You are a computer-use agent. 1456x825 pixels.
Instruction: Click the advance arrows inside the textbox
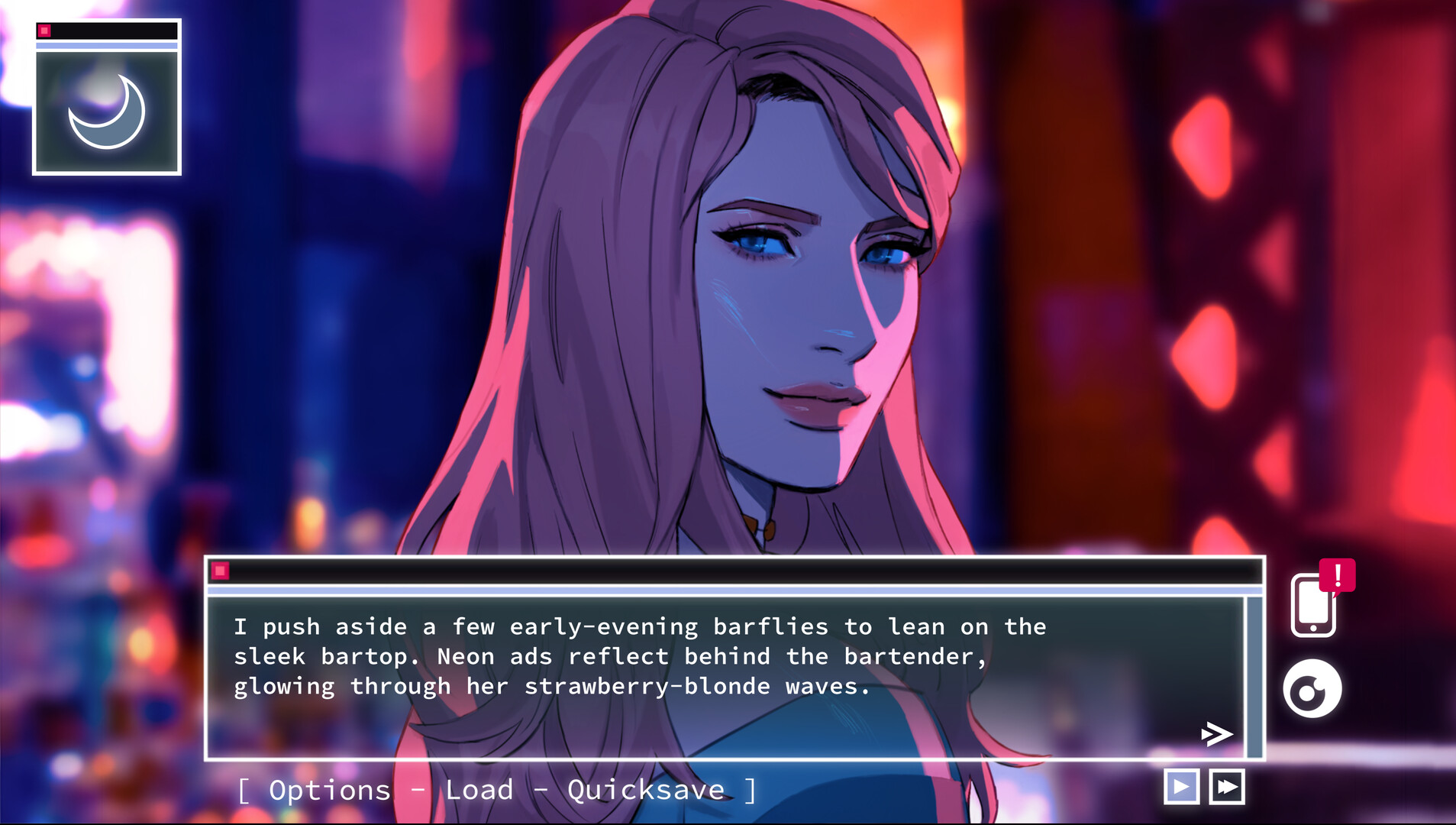click(x=1215, y=733)
